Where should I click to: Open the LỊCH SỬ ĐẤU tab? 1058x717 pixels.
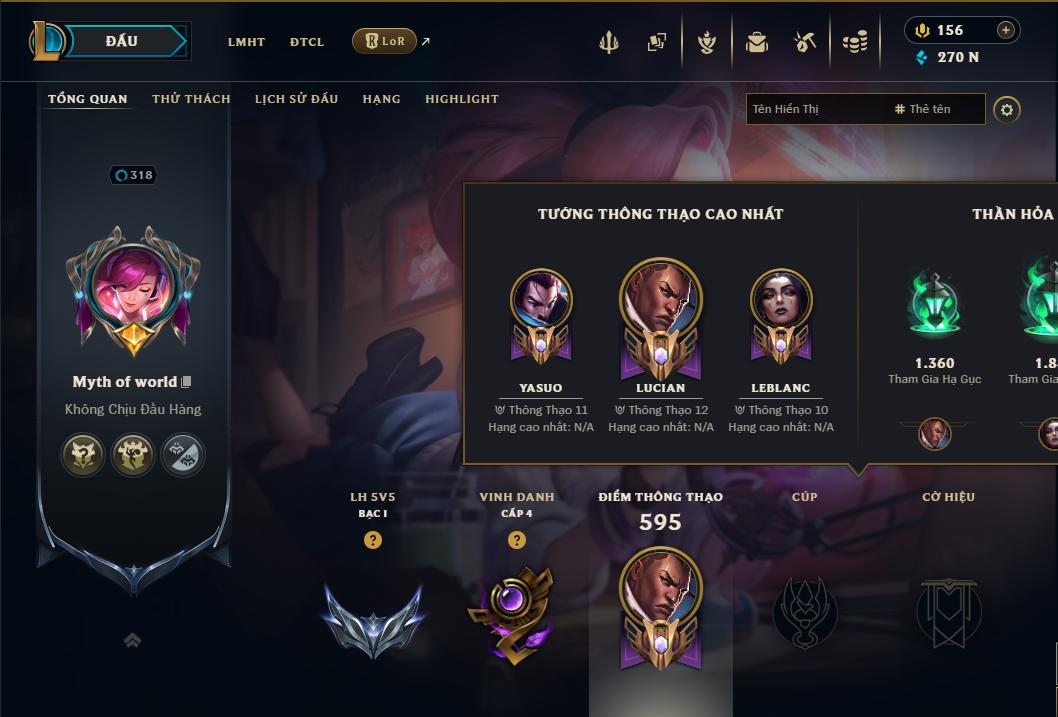point(296,99)
